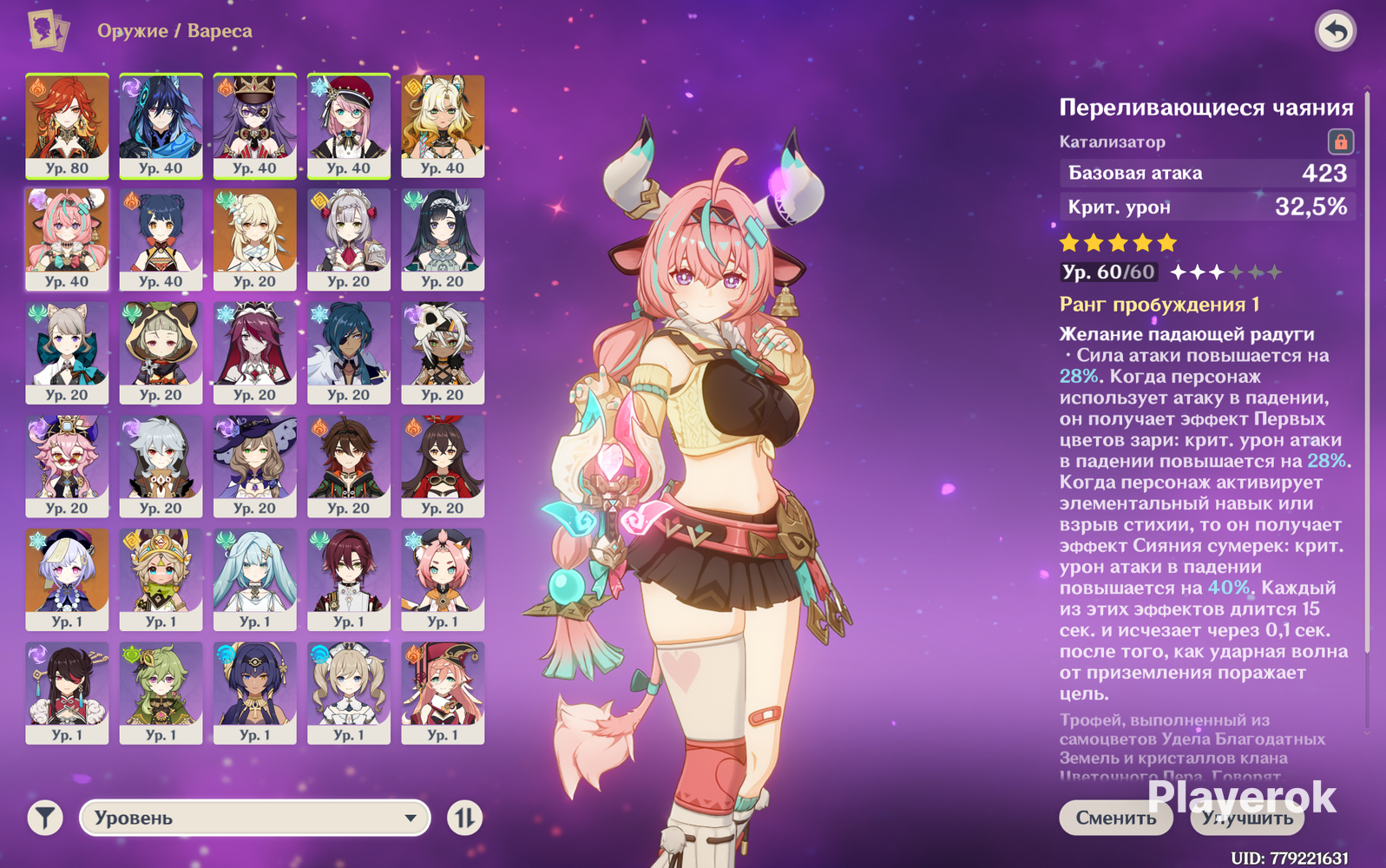This screenshot has height=868, width=1386.
Task: Toggle the sort order arrows
Action: tap(465, 818)
